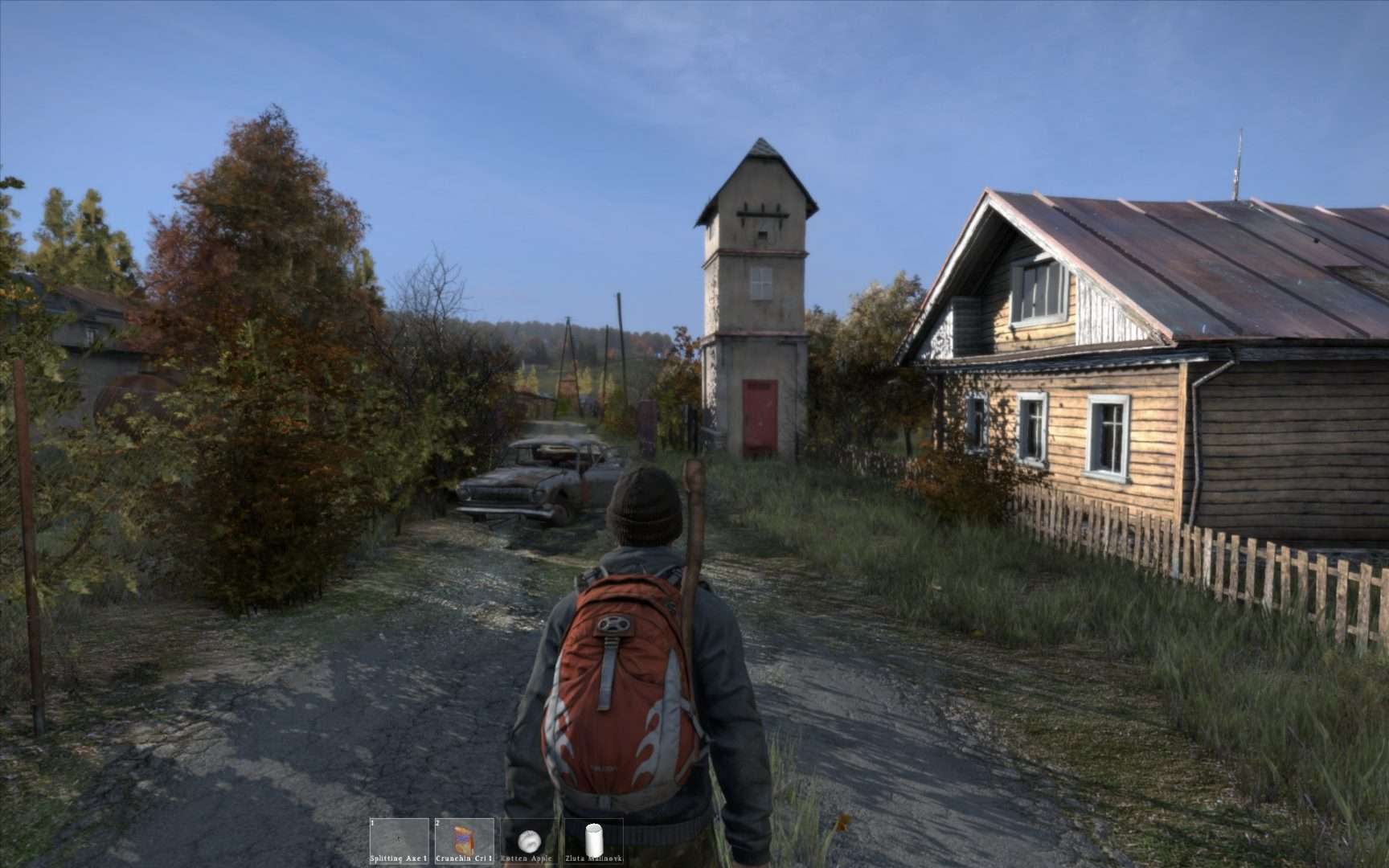This screenshot has height=868, width=1389.
Task: Choose the Crunchin Crisps cereal box slot
Action: pyautogui.click(x=464, y=841)
